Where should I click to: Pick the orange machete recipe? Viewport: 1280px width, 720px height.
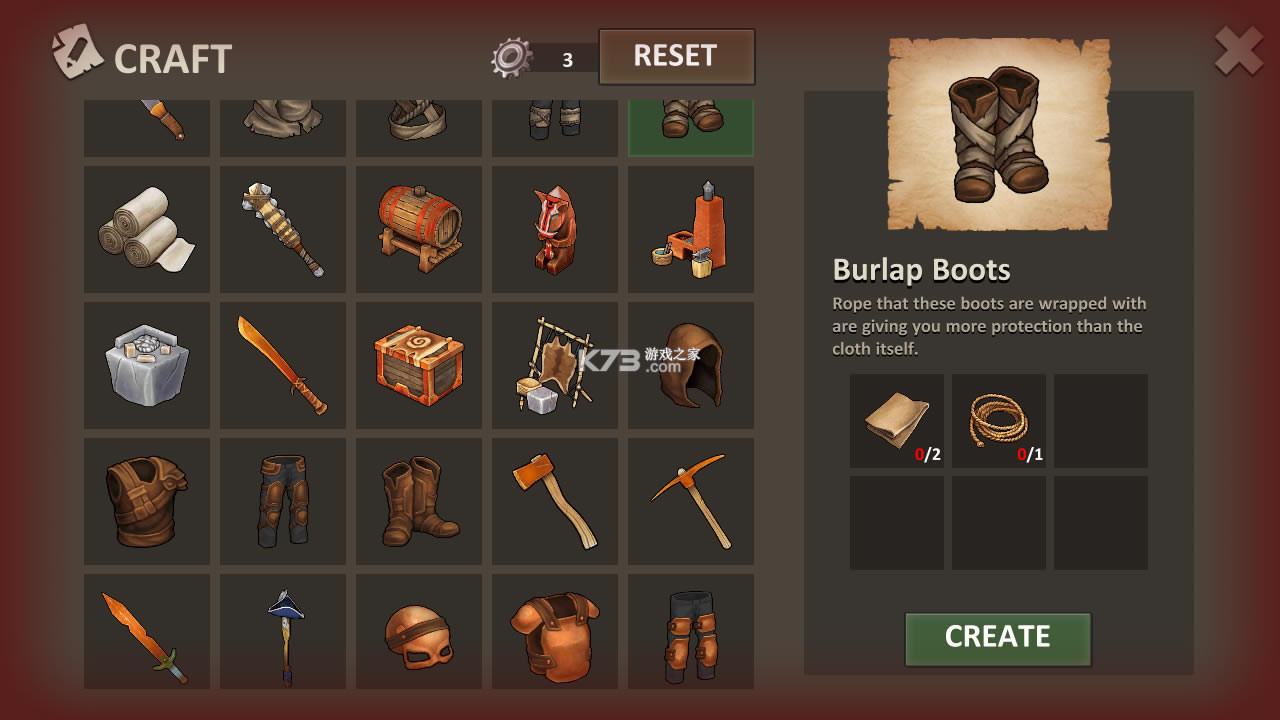[283, 365]
